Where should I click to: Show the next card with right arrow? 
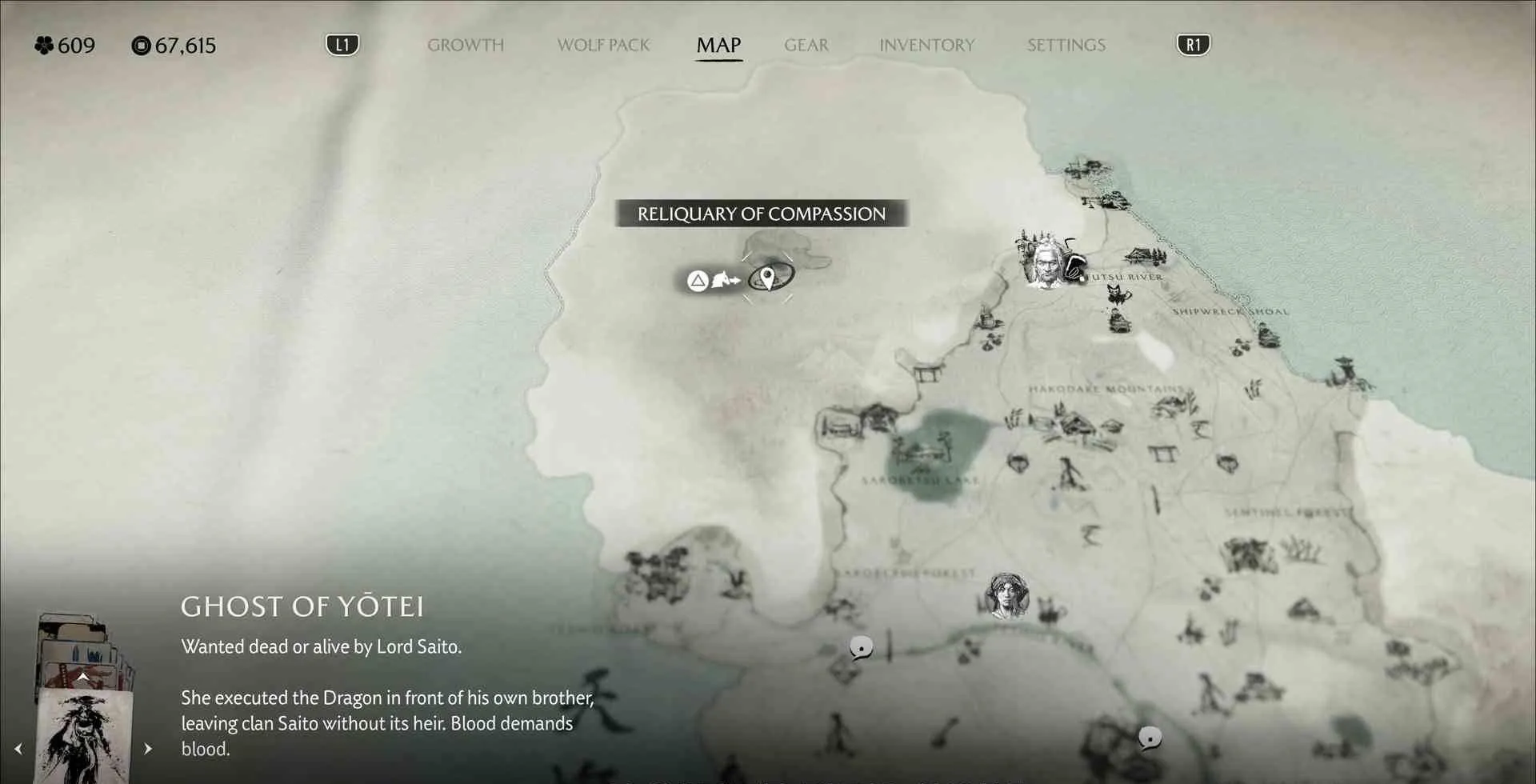point(148,749)
